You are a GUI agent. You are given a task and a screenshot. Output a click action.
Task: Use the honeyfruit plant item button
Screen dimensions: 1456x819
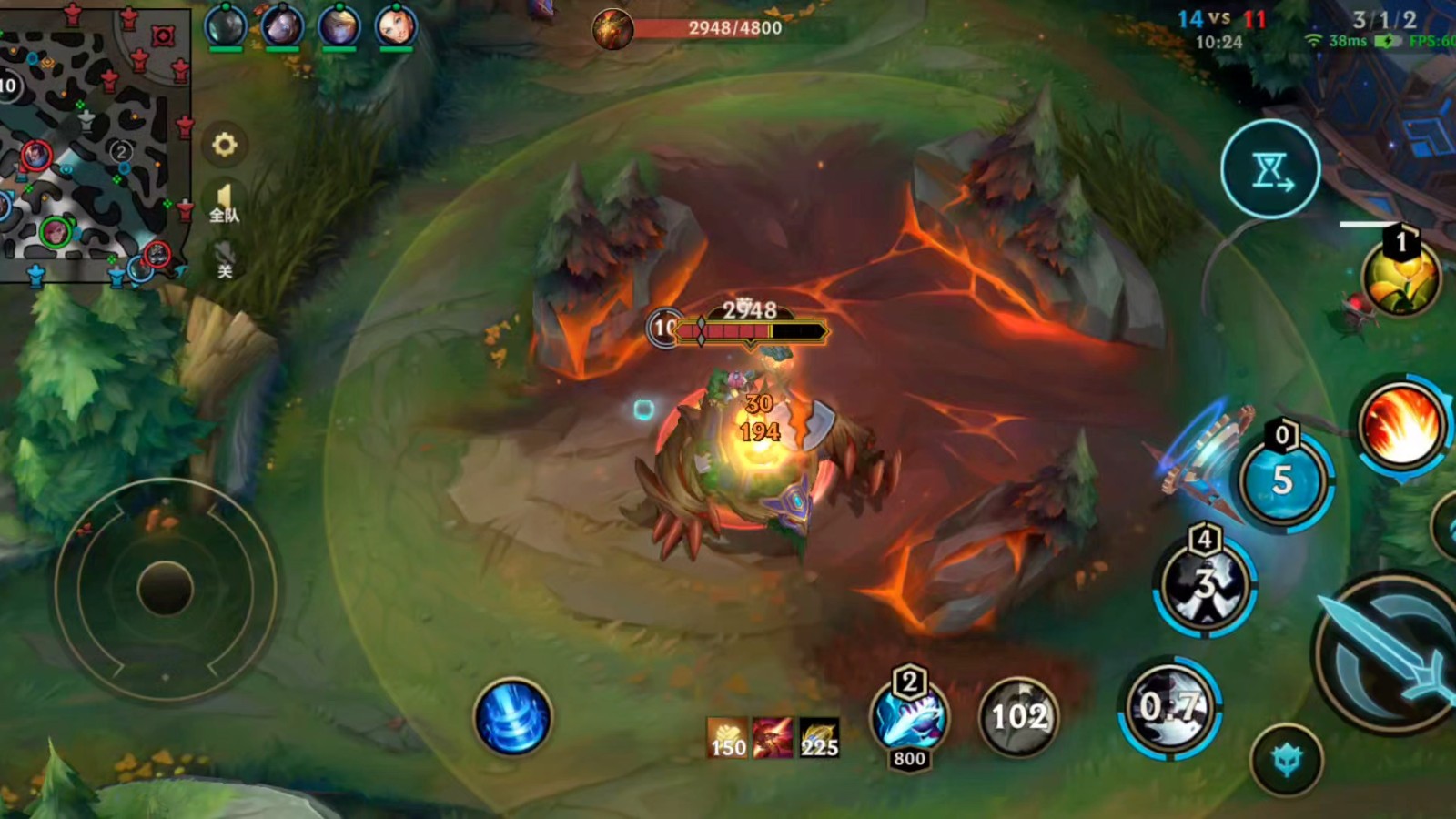point(1401,276)
